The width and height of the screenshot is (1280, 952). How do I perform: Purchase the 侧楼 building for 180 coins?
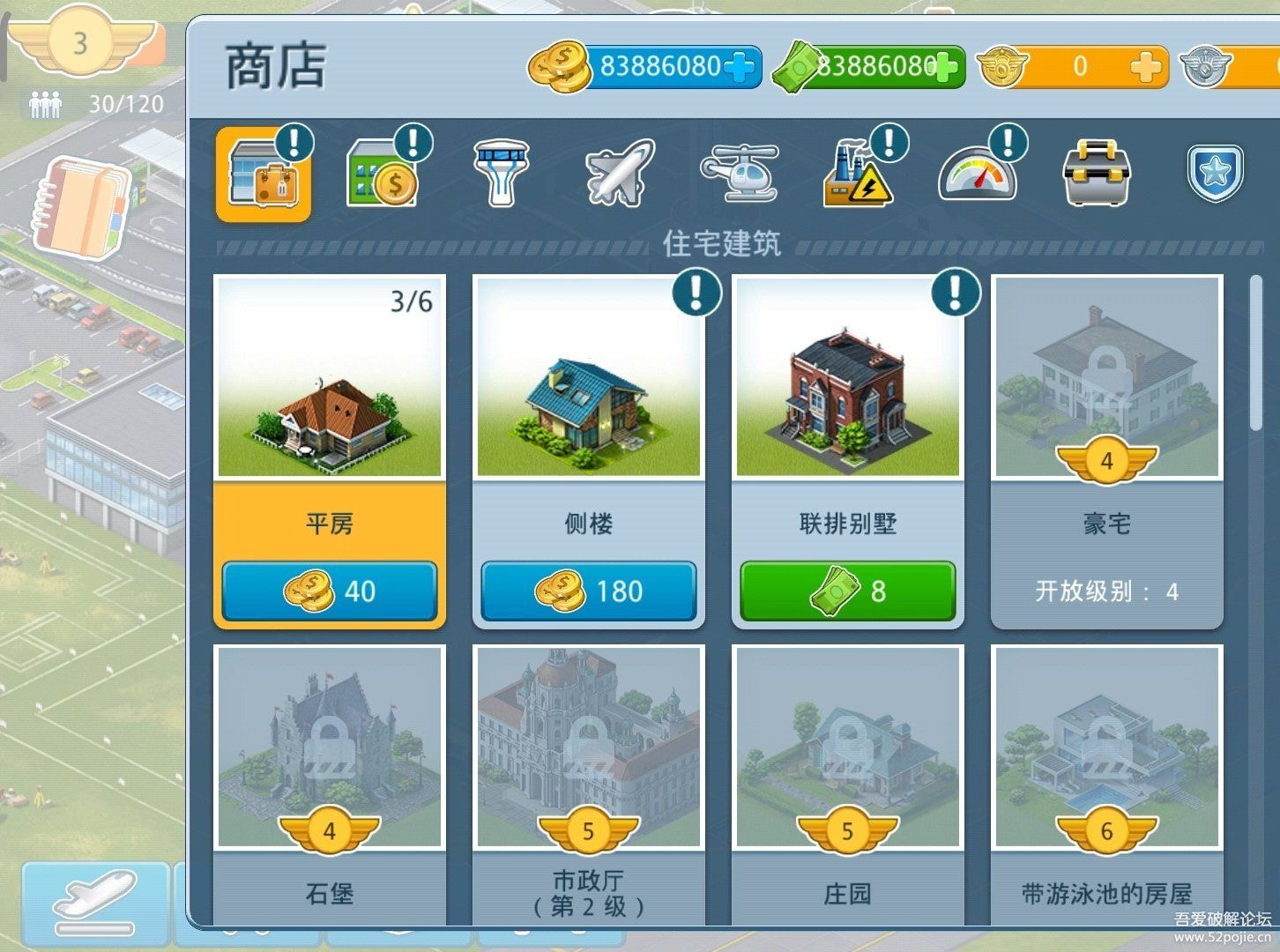coord(589,591)
